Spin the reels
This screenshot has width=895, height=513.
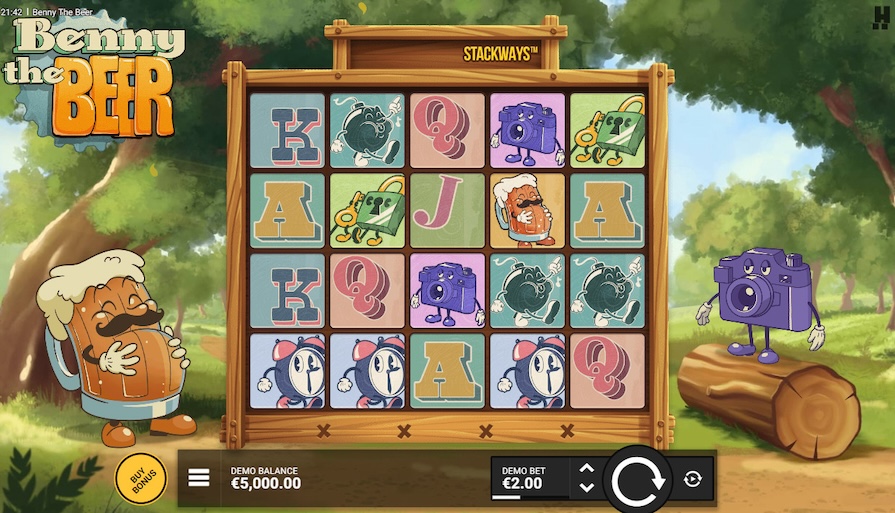(x=638, y=480)
